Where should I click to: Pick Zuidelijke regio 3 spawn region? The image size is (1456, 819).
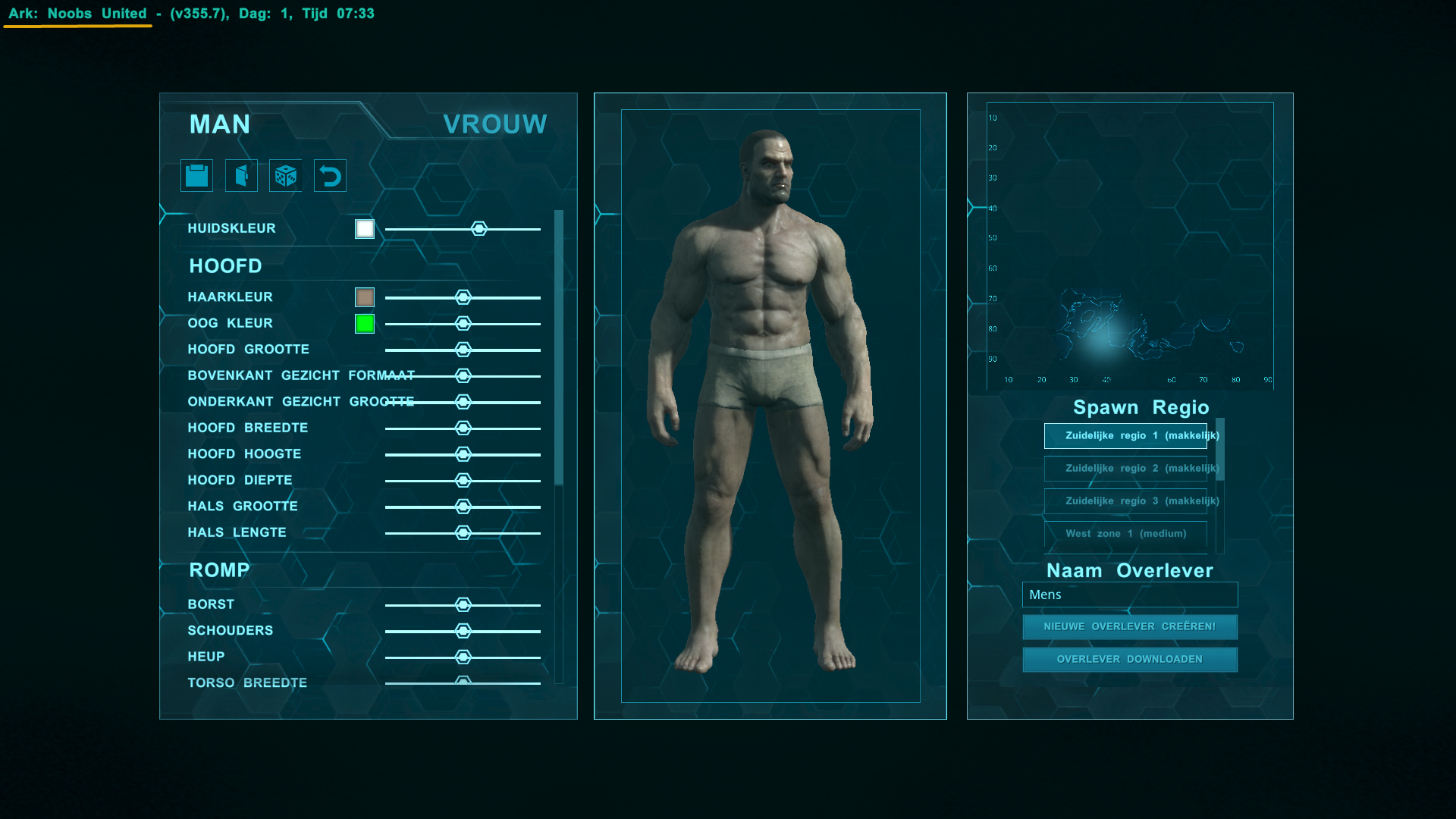[1125, 501]
